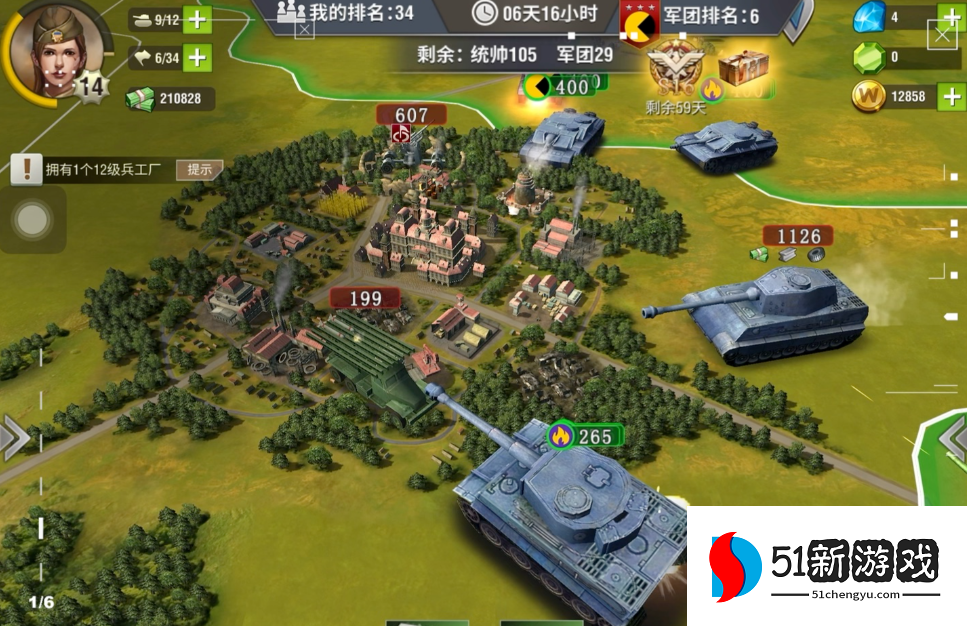Click the left-edge chevron arrow
This screenshot has height=626, width=967.
click(14, 438)
